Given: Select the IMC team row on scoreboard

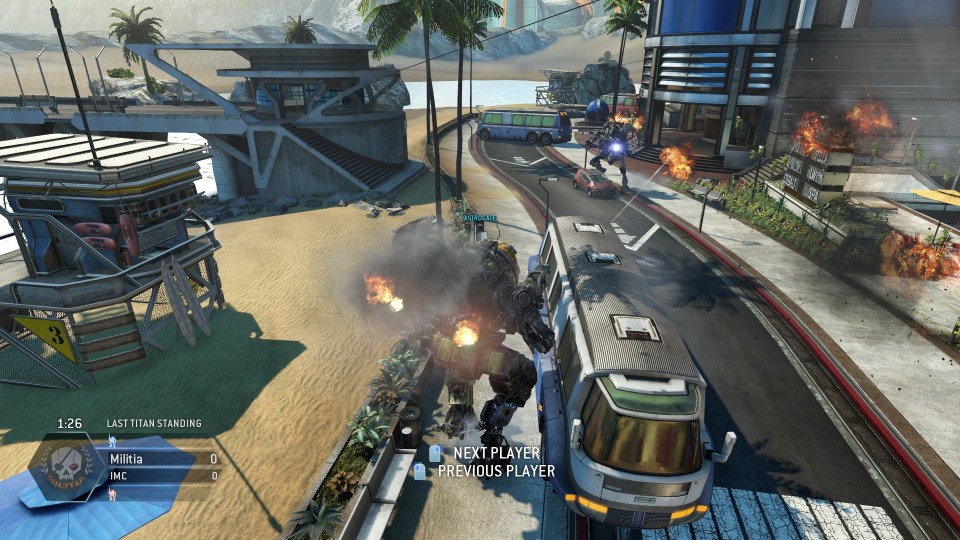Looking at the screenshot, I should pos(160,476).
